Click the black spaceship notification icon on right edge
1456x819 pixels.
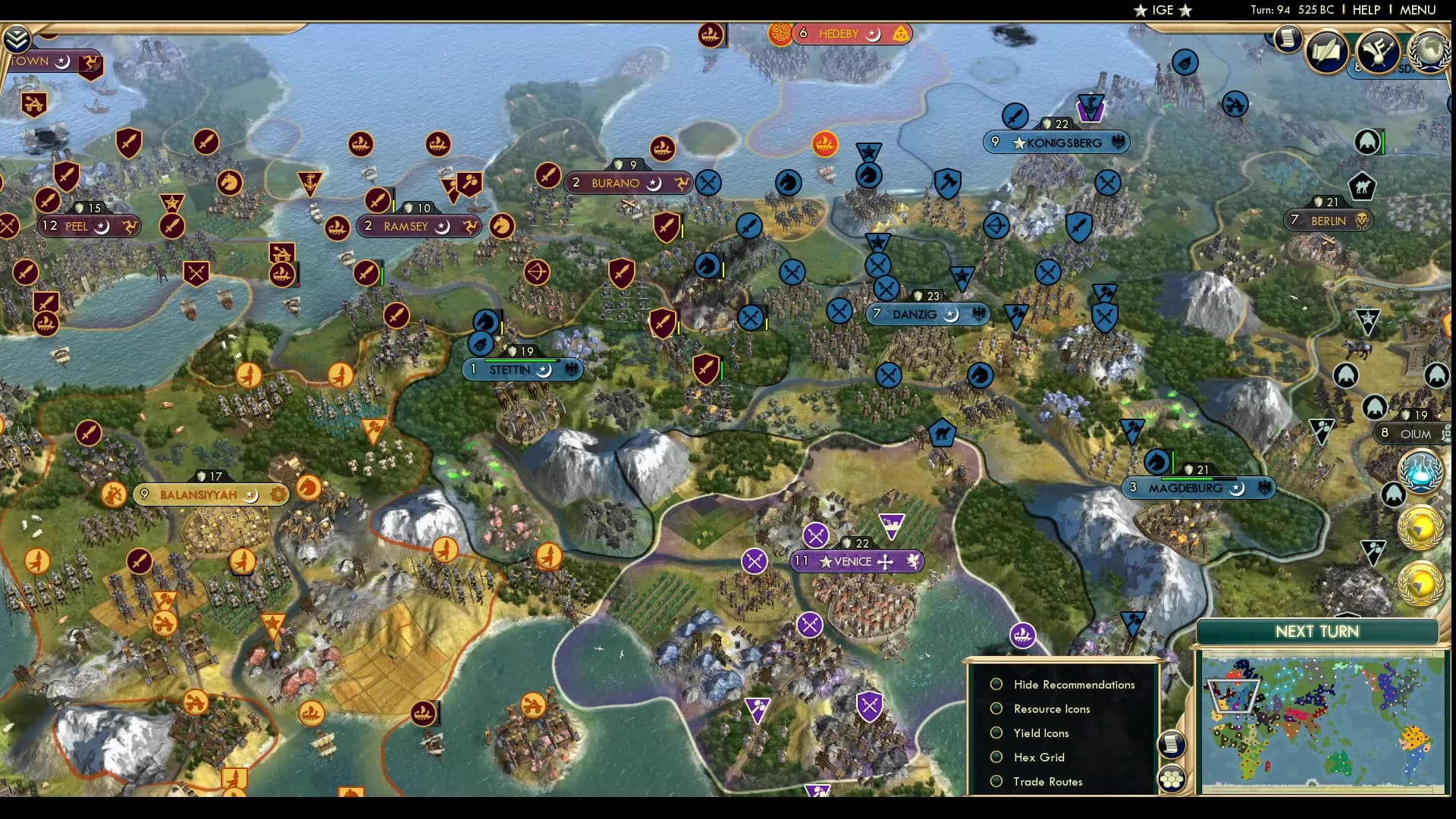tap(1393, 494)
